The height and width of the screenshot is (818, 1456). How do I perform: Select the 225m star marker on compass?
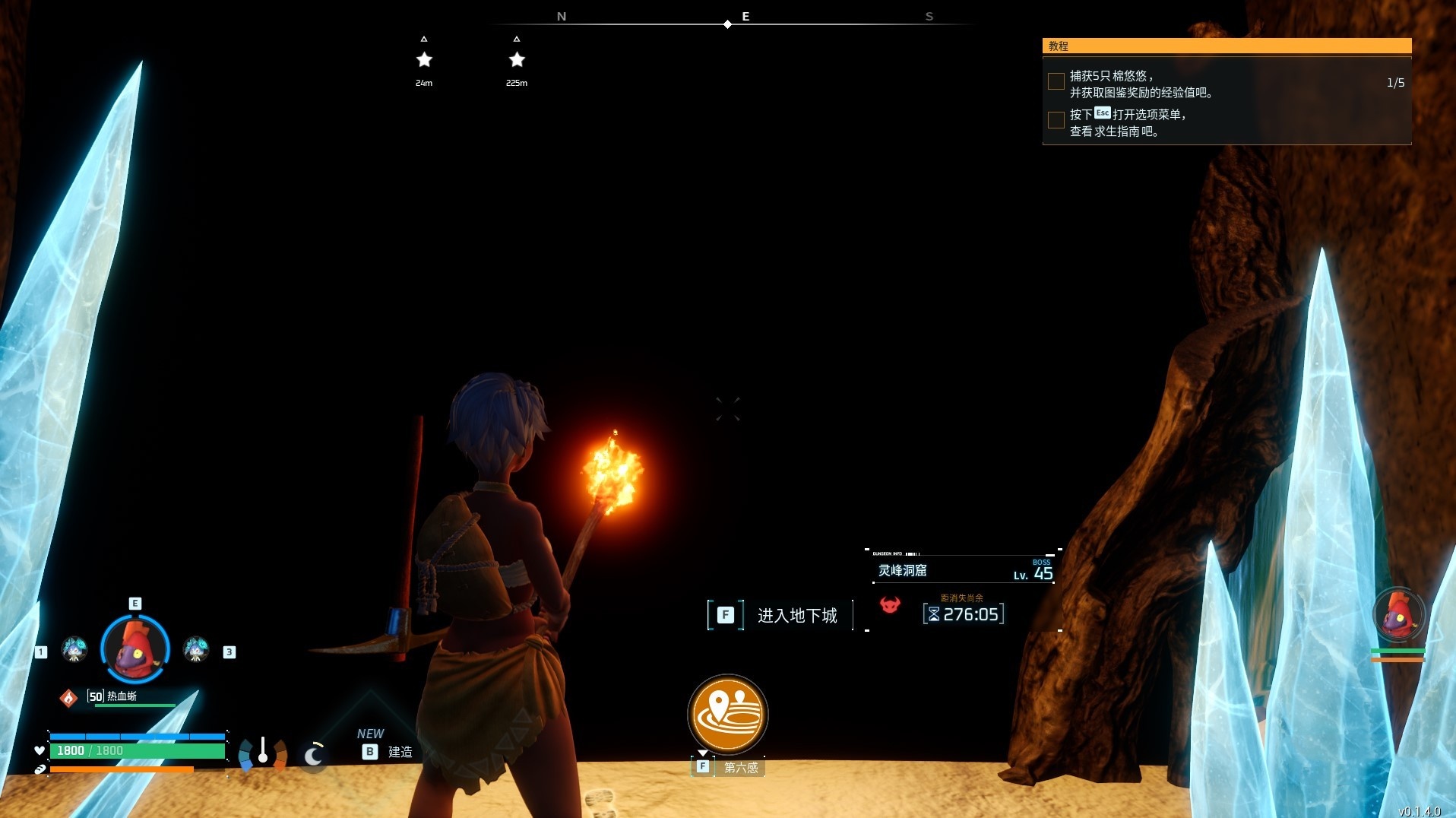517,60
